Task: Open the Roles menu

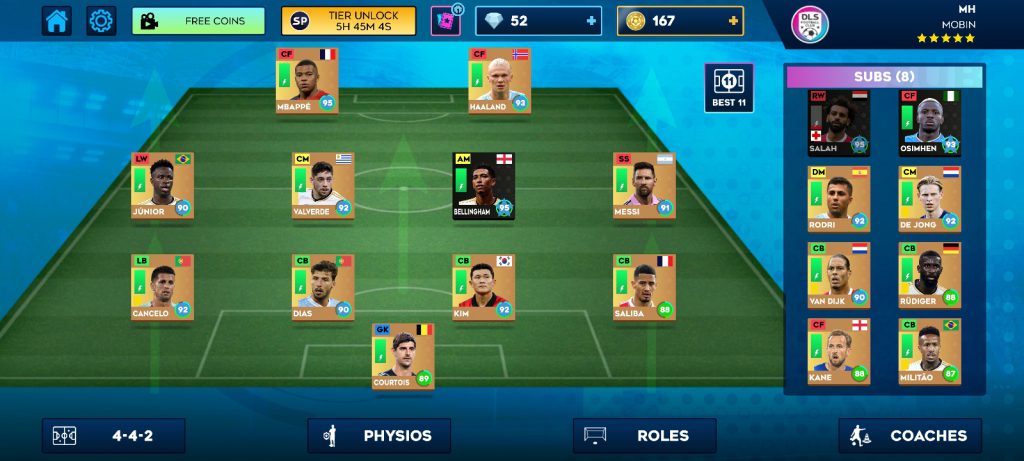Action: tap(644, 436)
